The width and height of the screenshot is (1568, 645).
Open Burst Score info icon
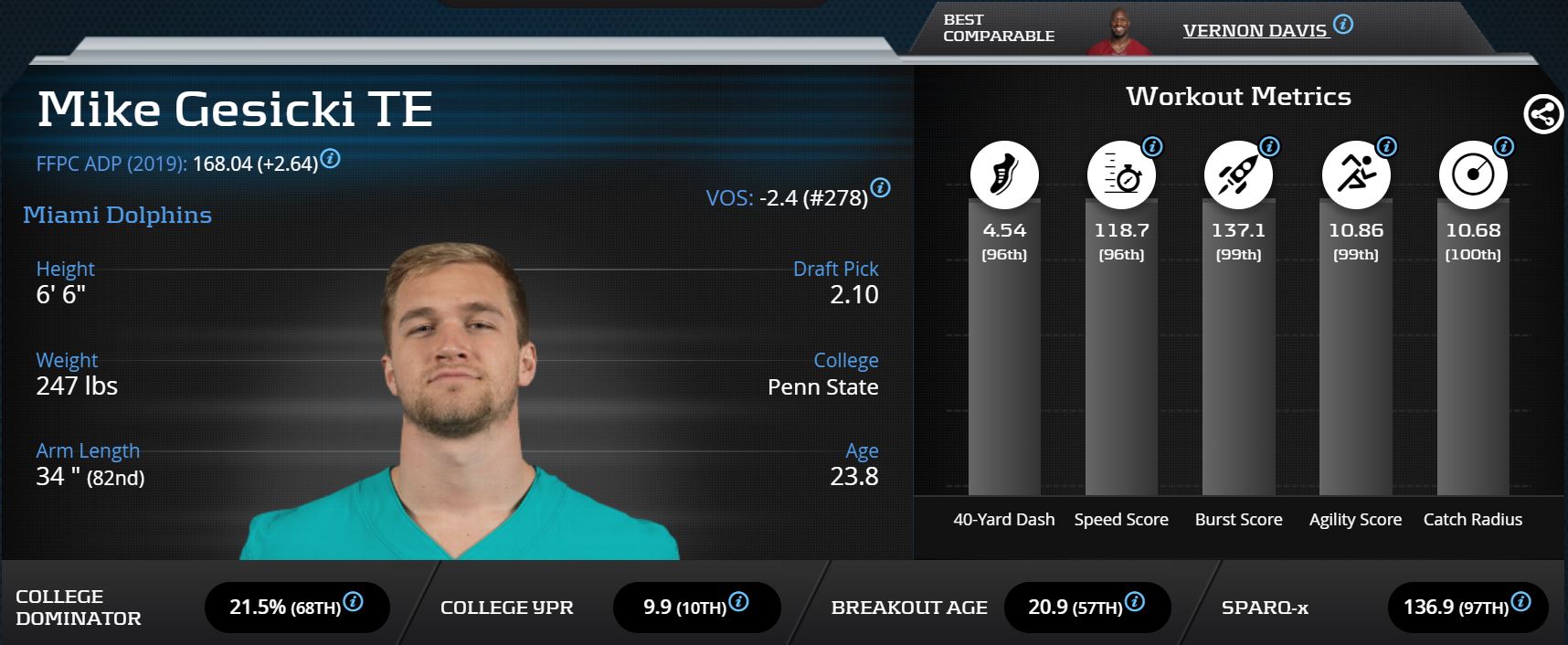click(1270, 146)
